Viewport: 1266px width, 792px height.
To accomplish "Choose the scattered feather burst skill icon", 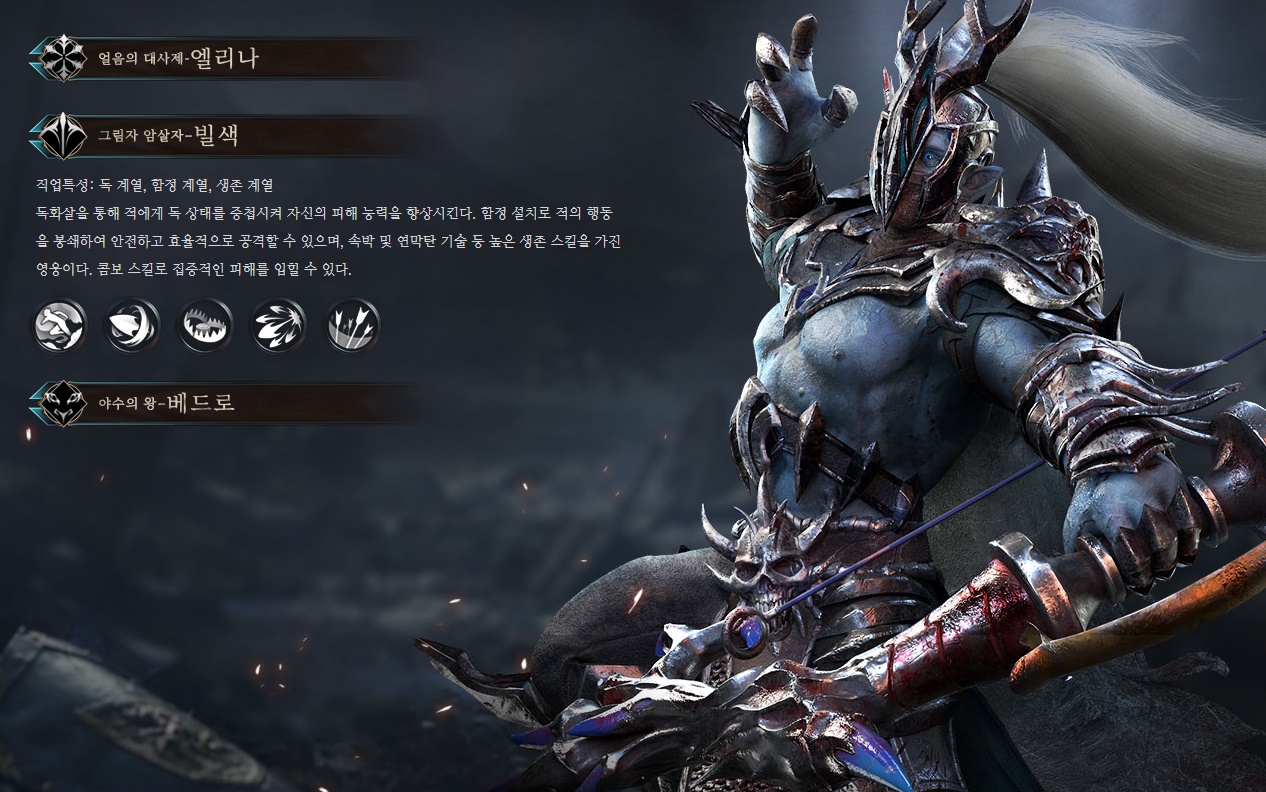I will click(x=277, y=326).
